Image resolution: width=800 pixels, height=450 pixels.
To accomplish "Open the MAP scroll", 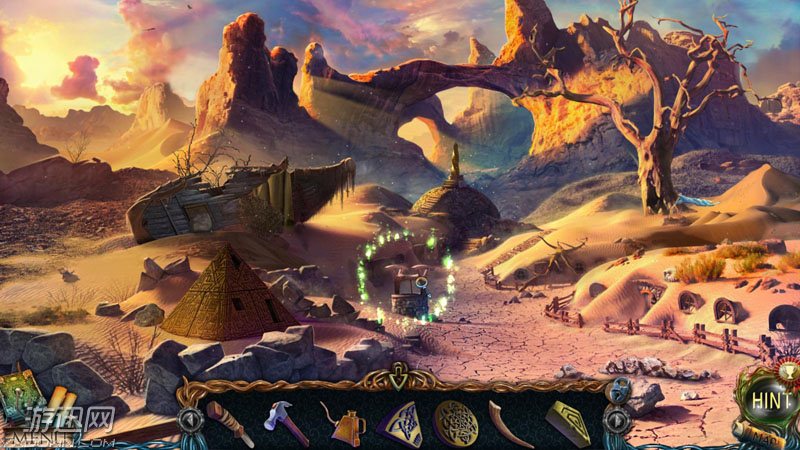I will tap(768, 437).
